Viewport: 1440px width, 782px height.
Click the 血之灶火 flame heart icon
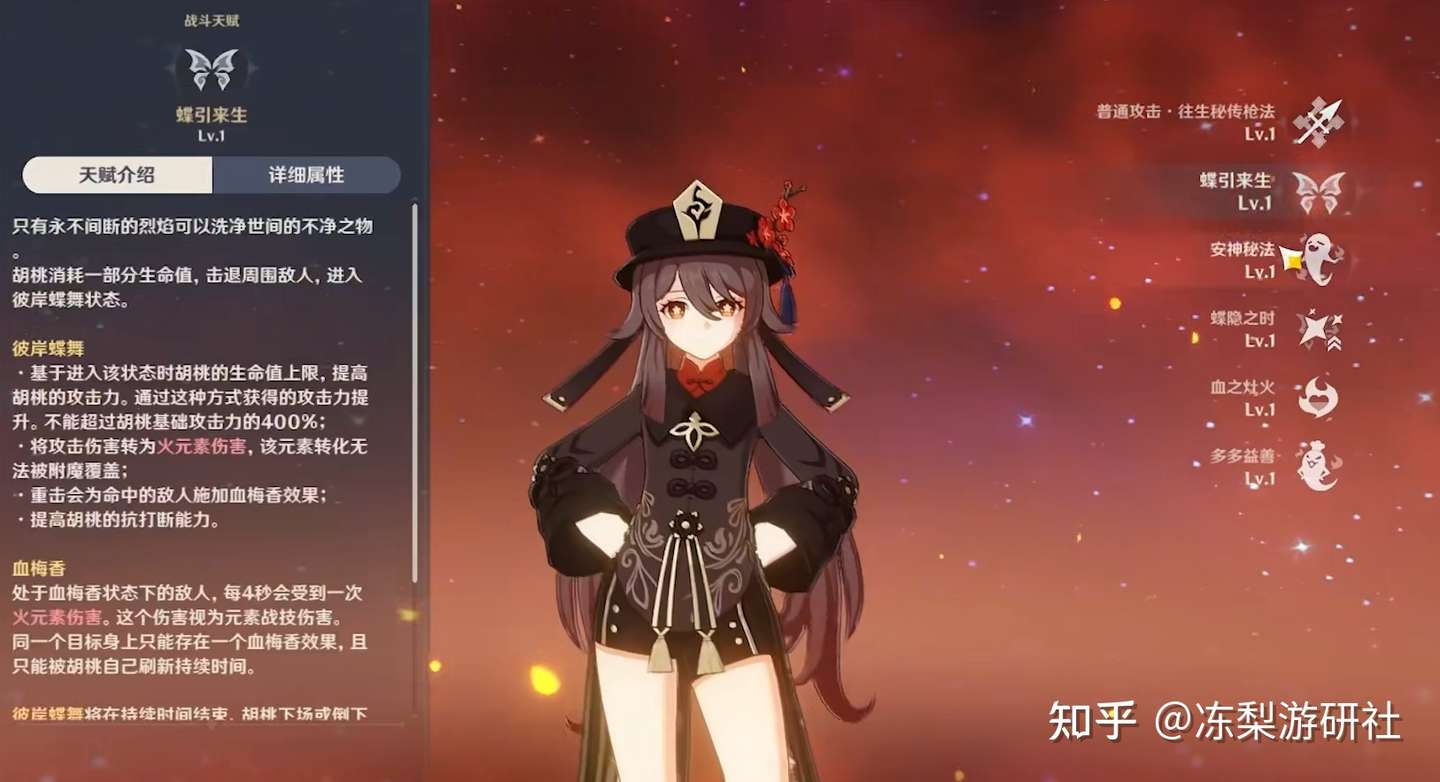tap(1316, 395)
